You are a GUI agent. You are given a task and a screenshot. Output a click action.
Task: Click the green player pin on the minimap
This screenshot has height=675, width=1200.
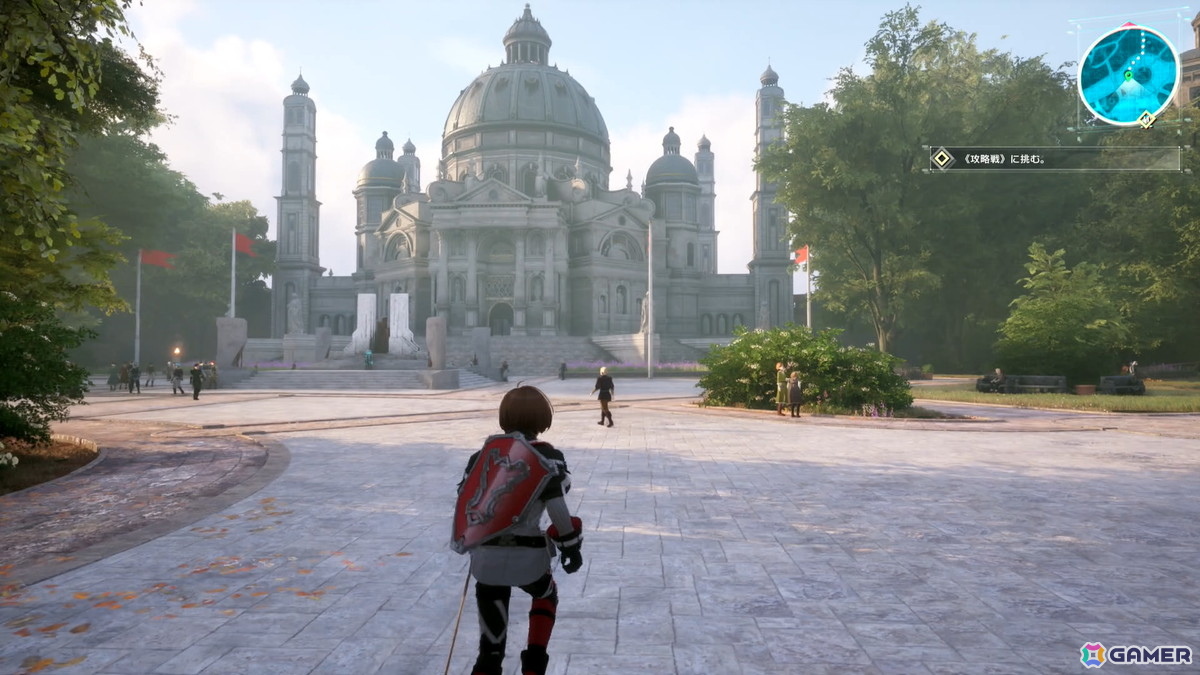(1127, 74)
